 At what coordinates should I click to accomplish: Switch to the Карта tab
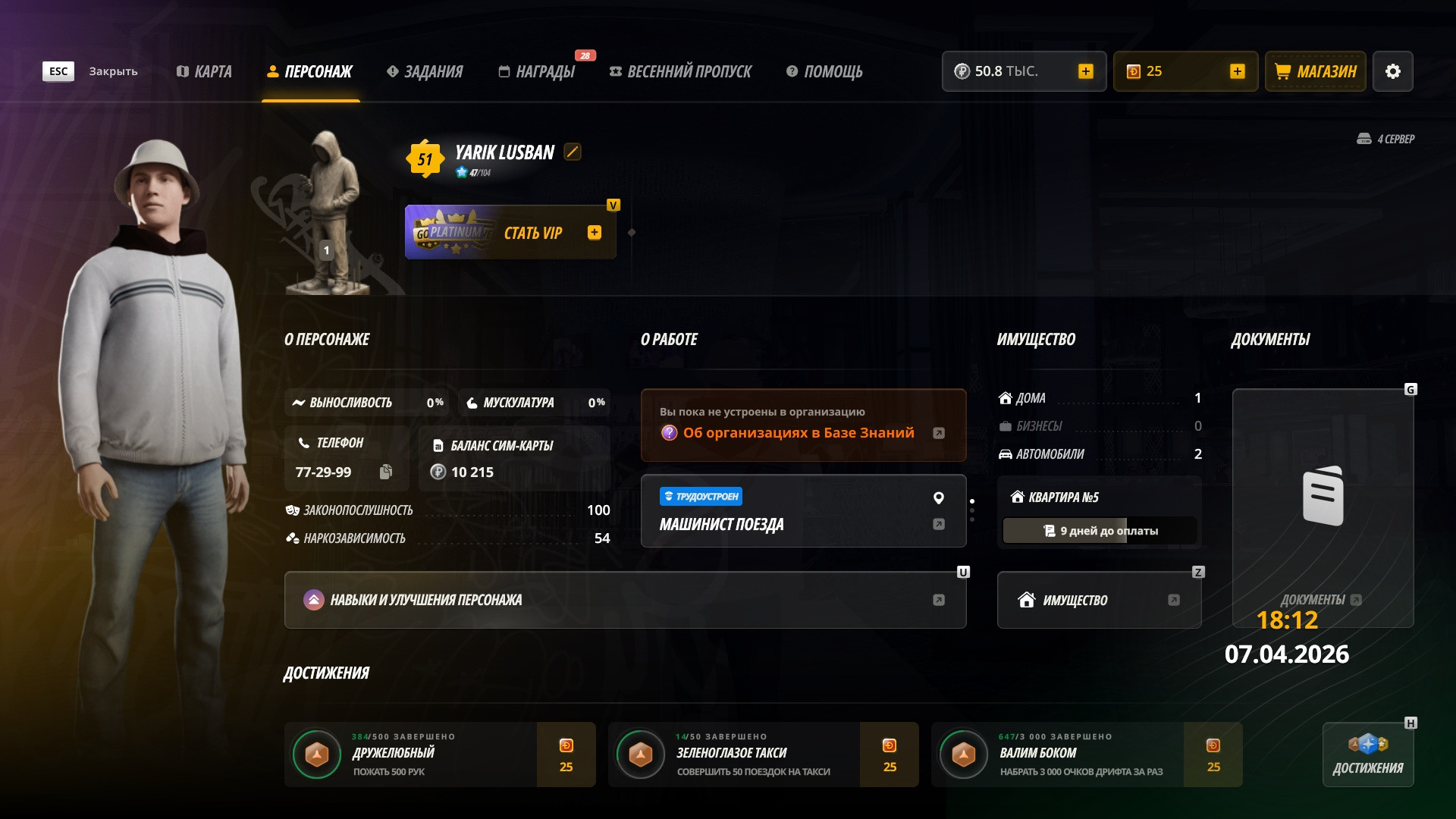pyautogui.click(x=204, y=71)
